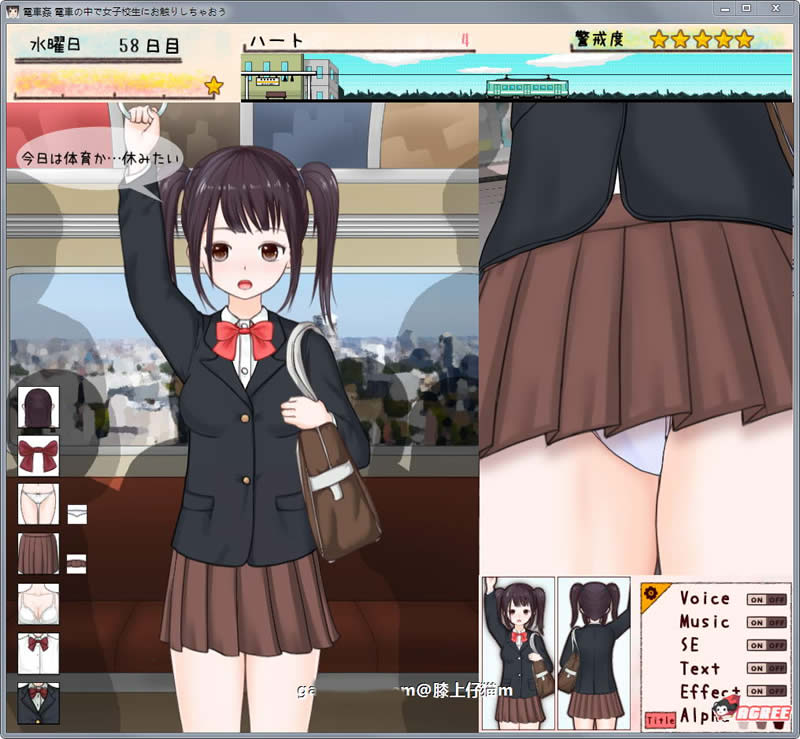
Task: Close the game window
Action: tap(773, 9)
